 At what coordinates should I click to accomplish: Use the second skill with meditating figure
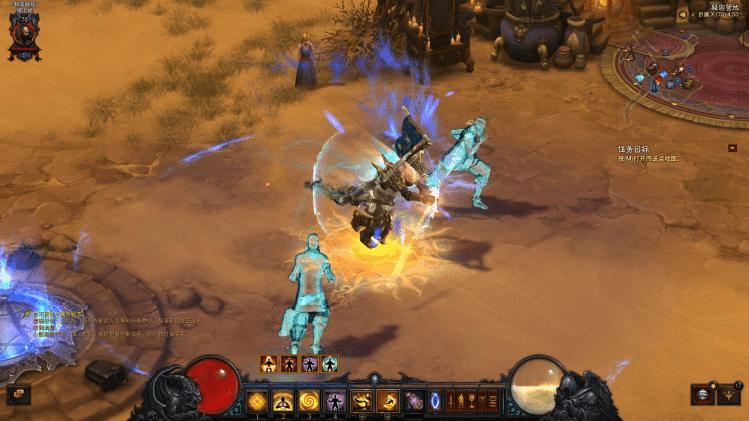pos(283,402)
